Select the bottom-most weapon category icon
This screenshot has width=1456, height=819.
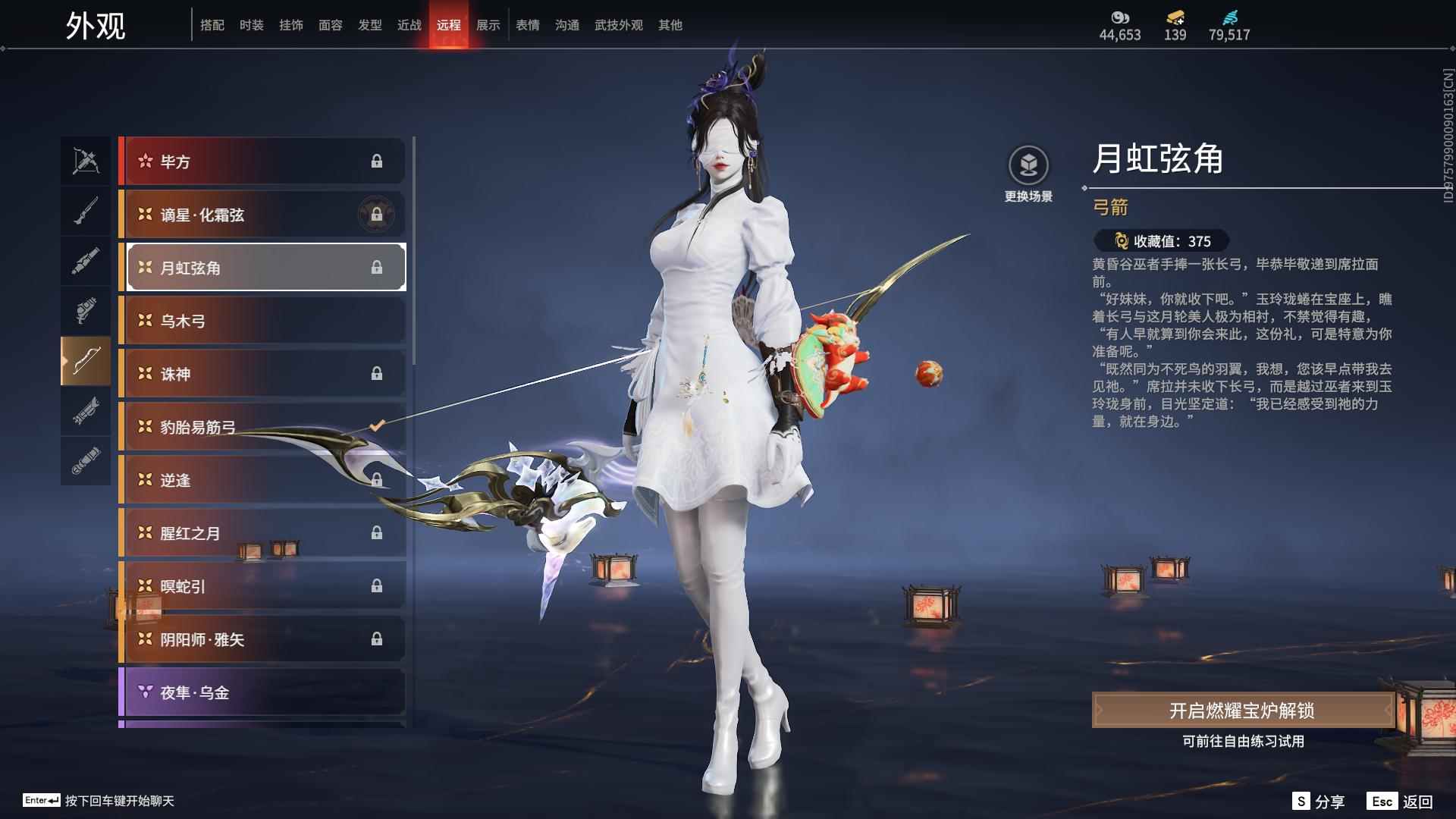(86, 461)
